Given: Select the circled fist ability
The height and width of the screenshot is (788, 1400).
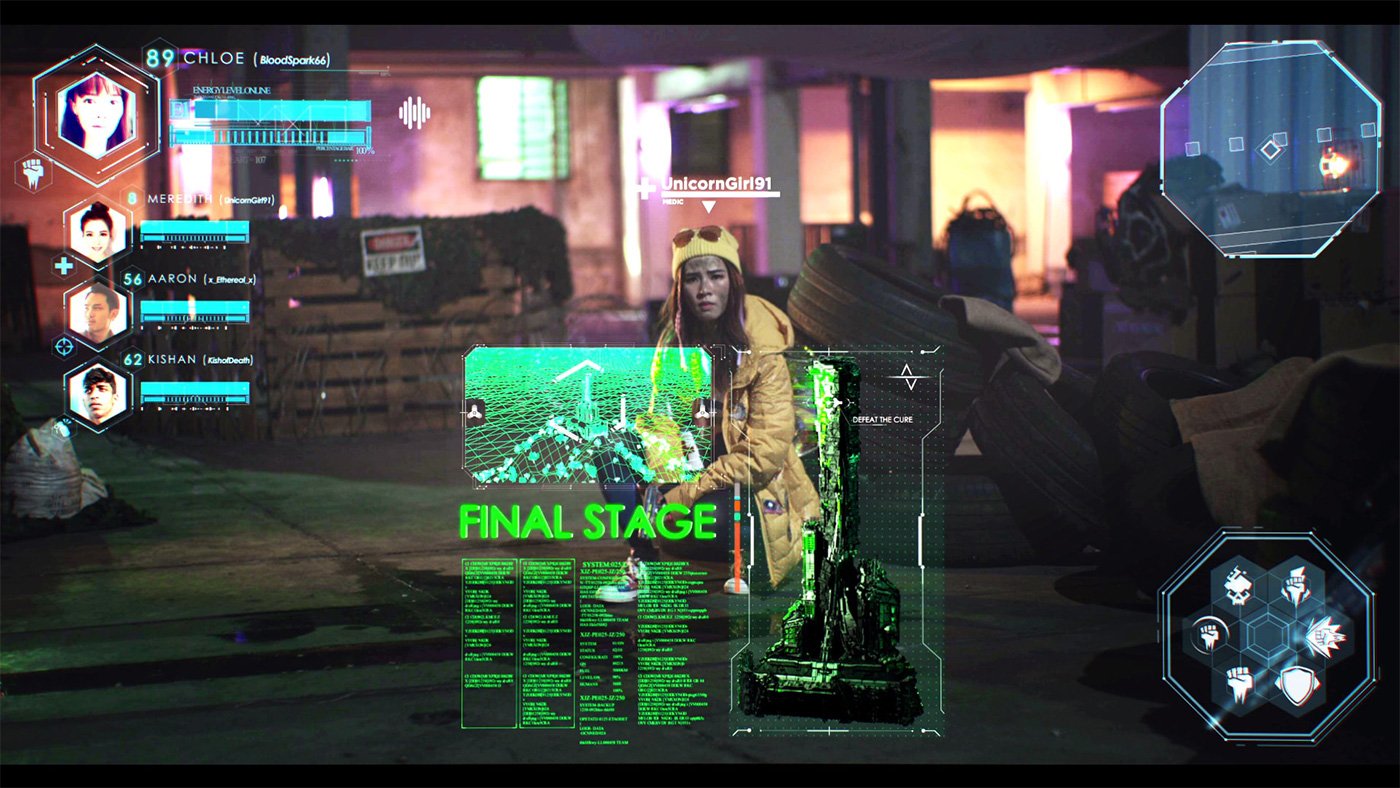Looking at the screenshot, I should [1208, 635].
